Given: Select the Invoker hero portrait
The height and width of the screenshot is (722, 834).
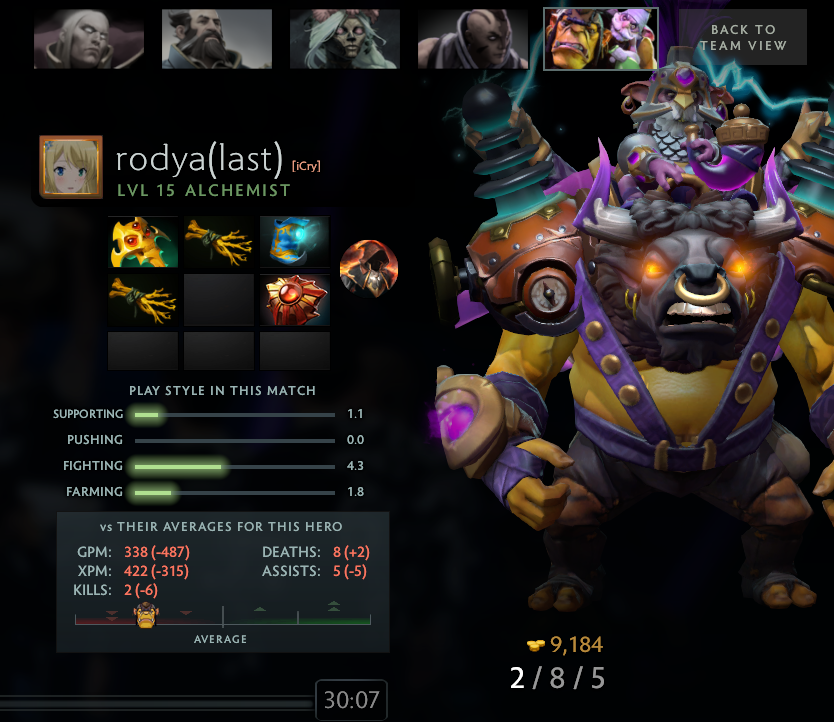Looking at the screenshot, I should 89,40.
